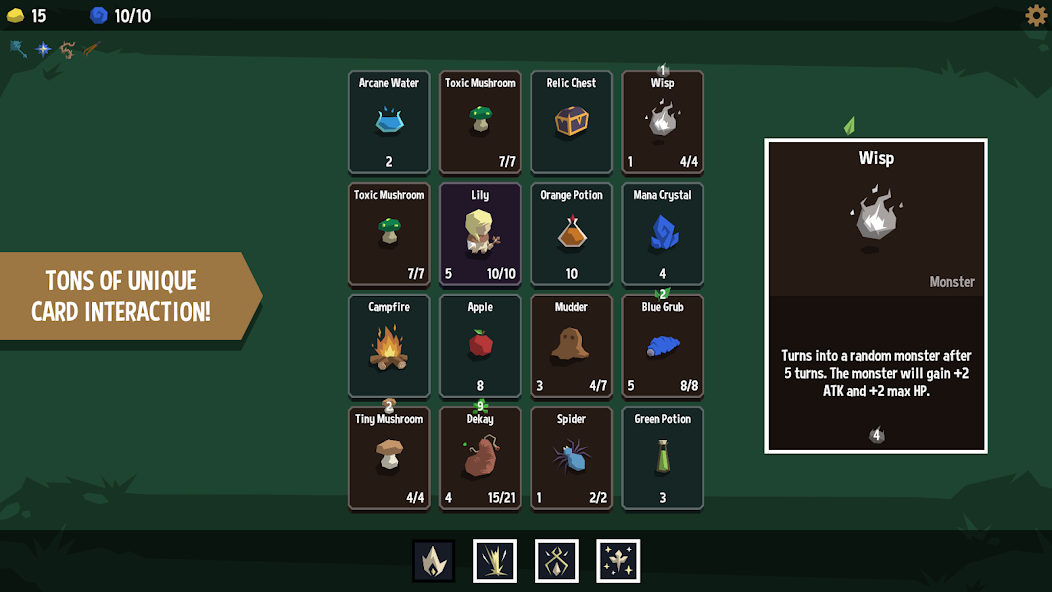The height and width of the screenshot is (592, 1052).
Task: Activate the spider emblem skill icon
Action: pos(557,561)
